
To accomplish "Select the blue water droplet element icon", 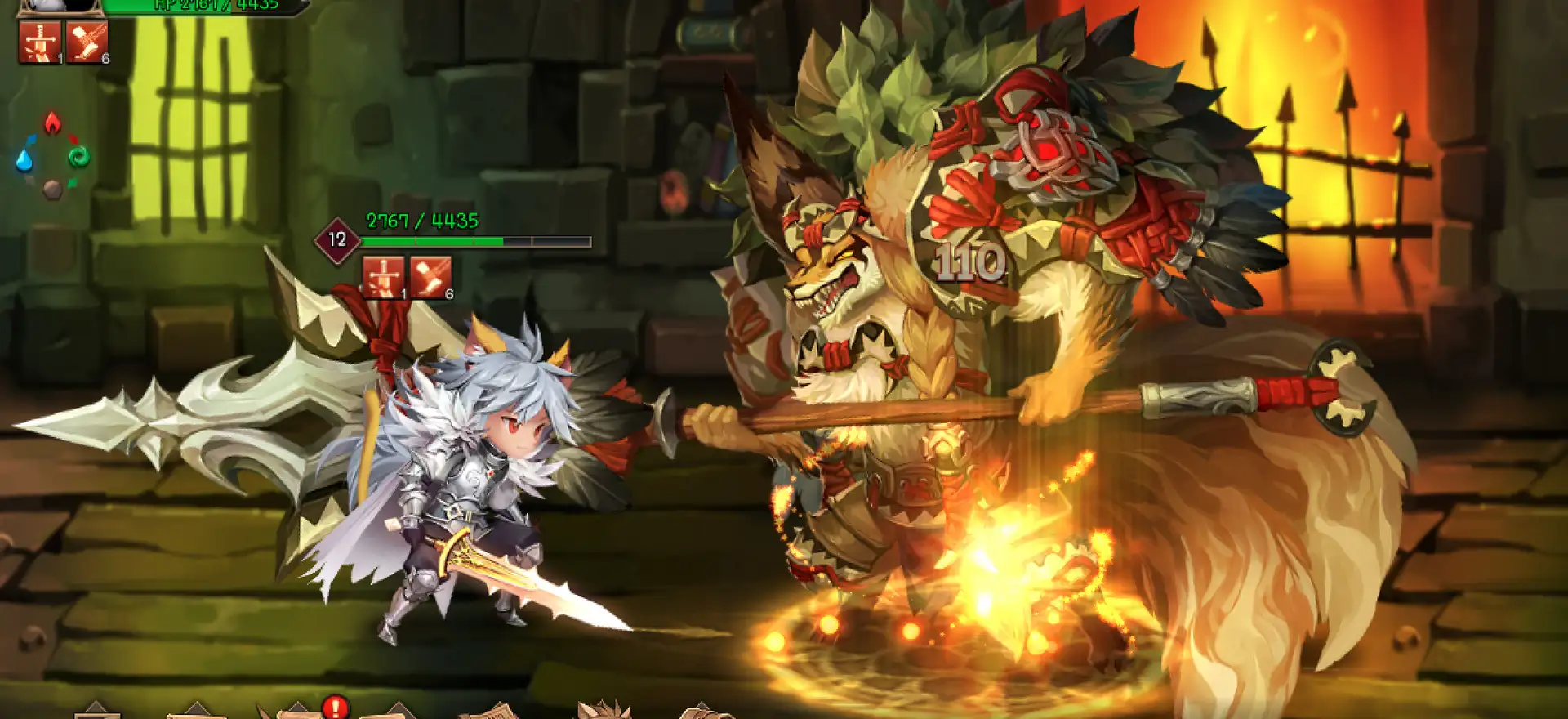I will [24, 160].
